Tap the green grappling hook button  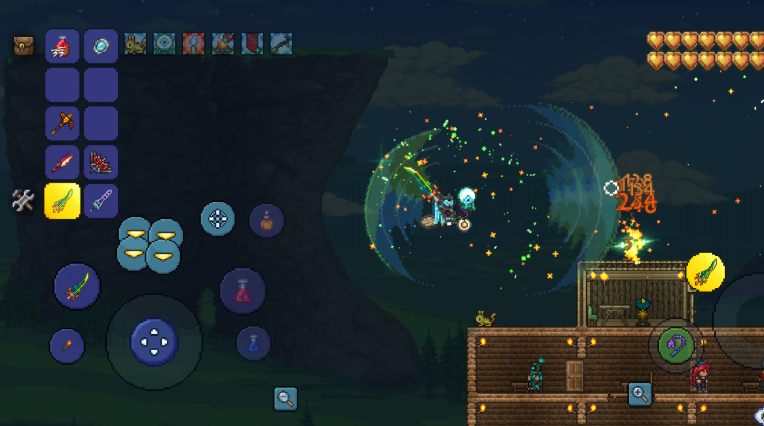(x=677, y=345)
